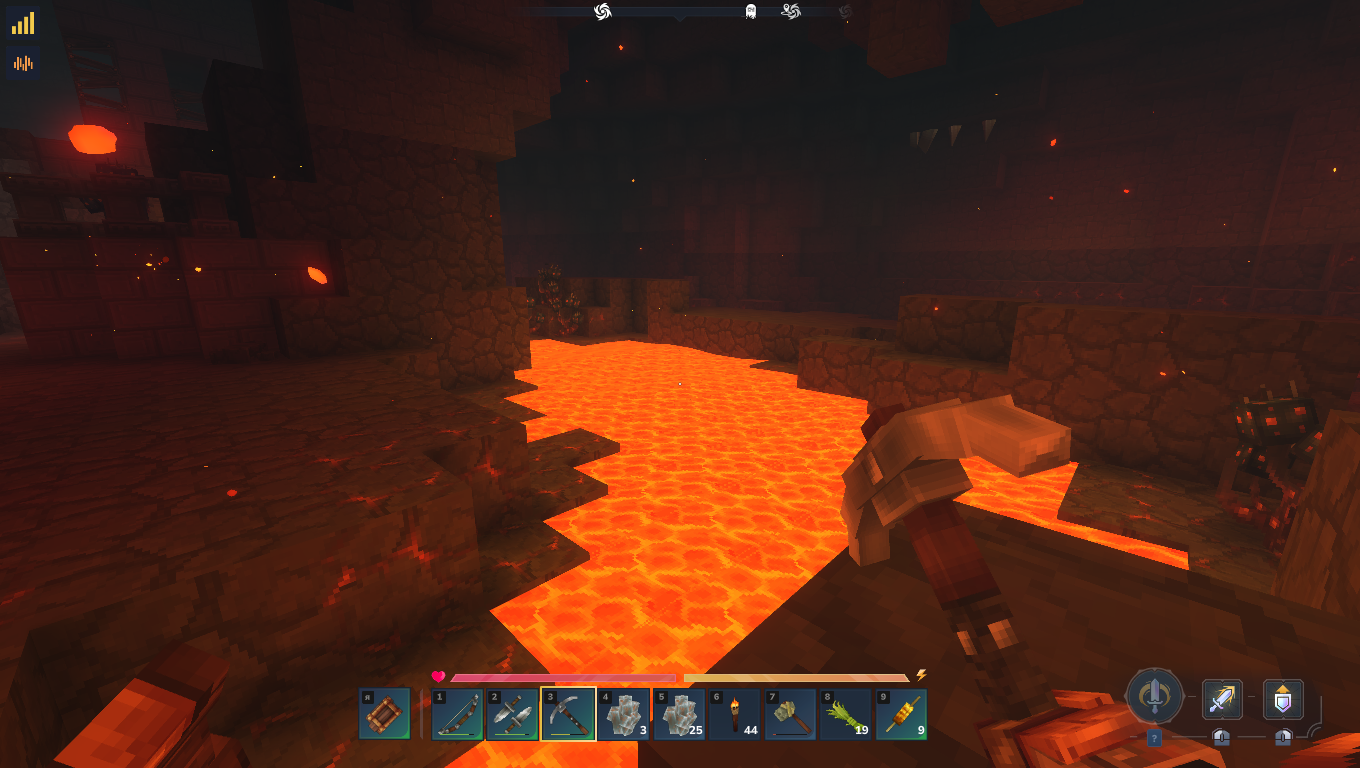This screenshot has height=768, width=1360.
Task: Equip the twin daggers from the hotbar
Action: tap(513, 714)
